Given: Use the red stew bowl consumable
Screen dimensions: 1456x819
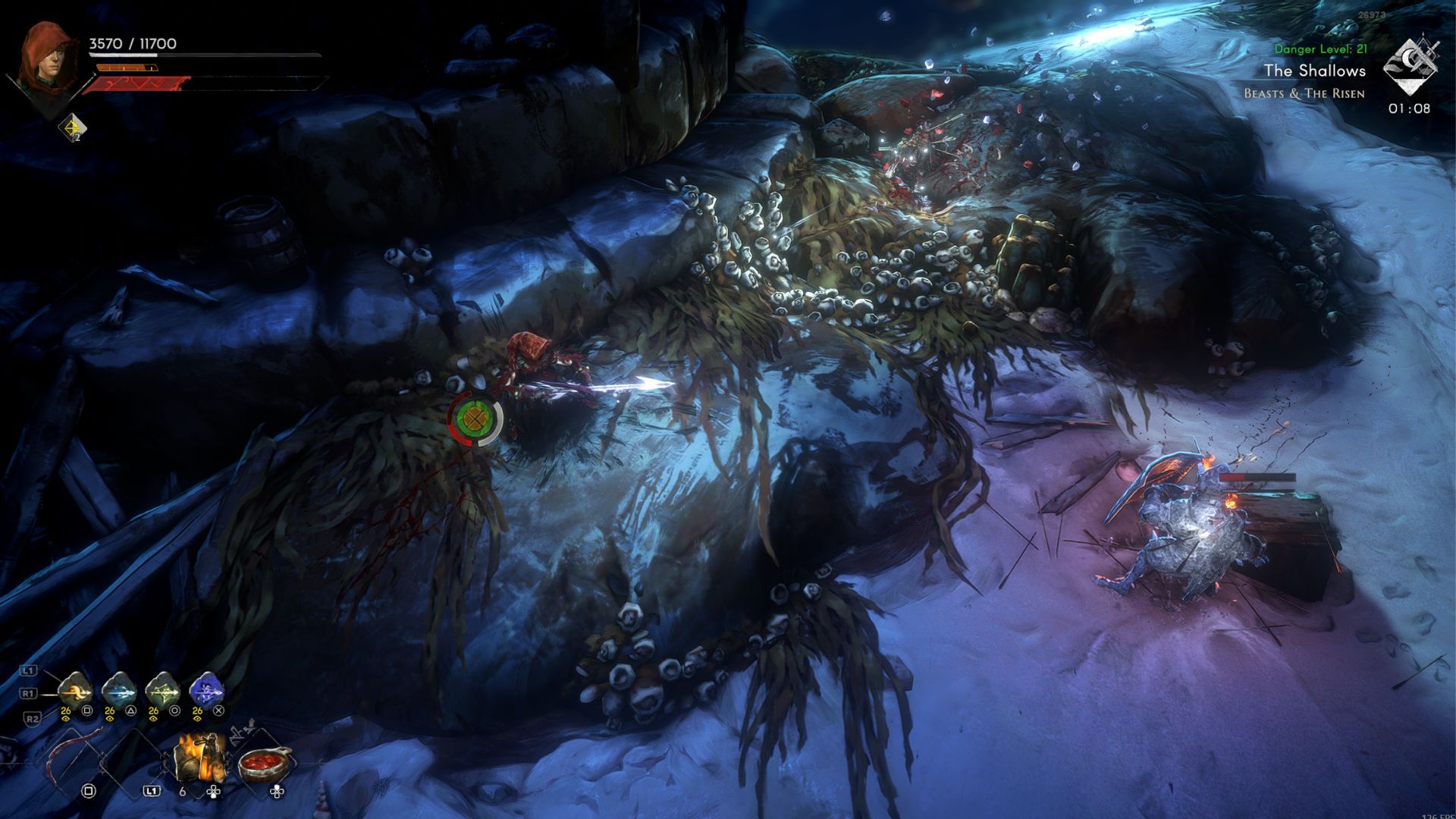Looking at the screenshot, I should pos(265,762).
